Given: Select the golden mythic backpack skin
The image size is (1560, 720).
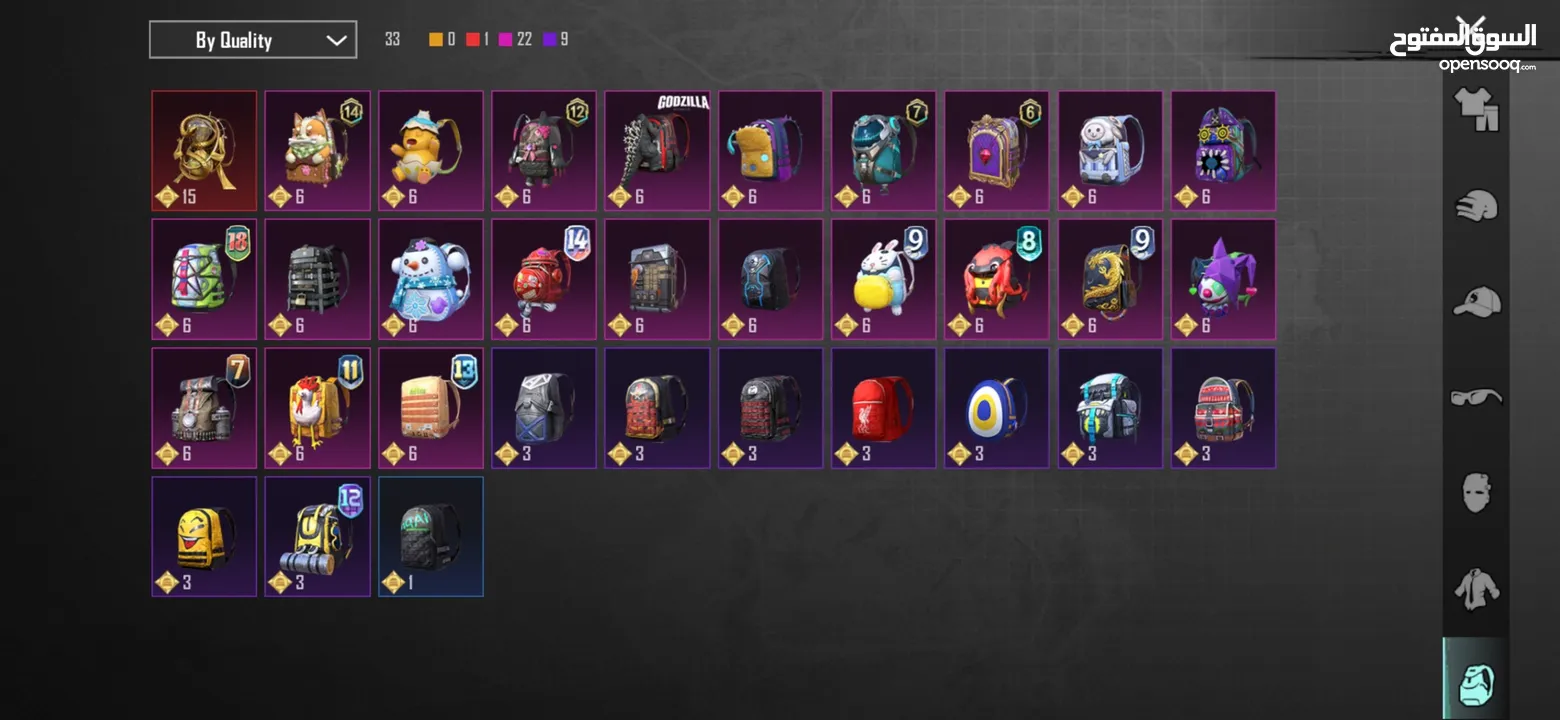Looking at the screenshot, I should tap(204, 151).
